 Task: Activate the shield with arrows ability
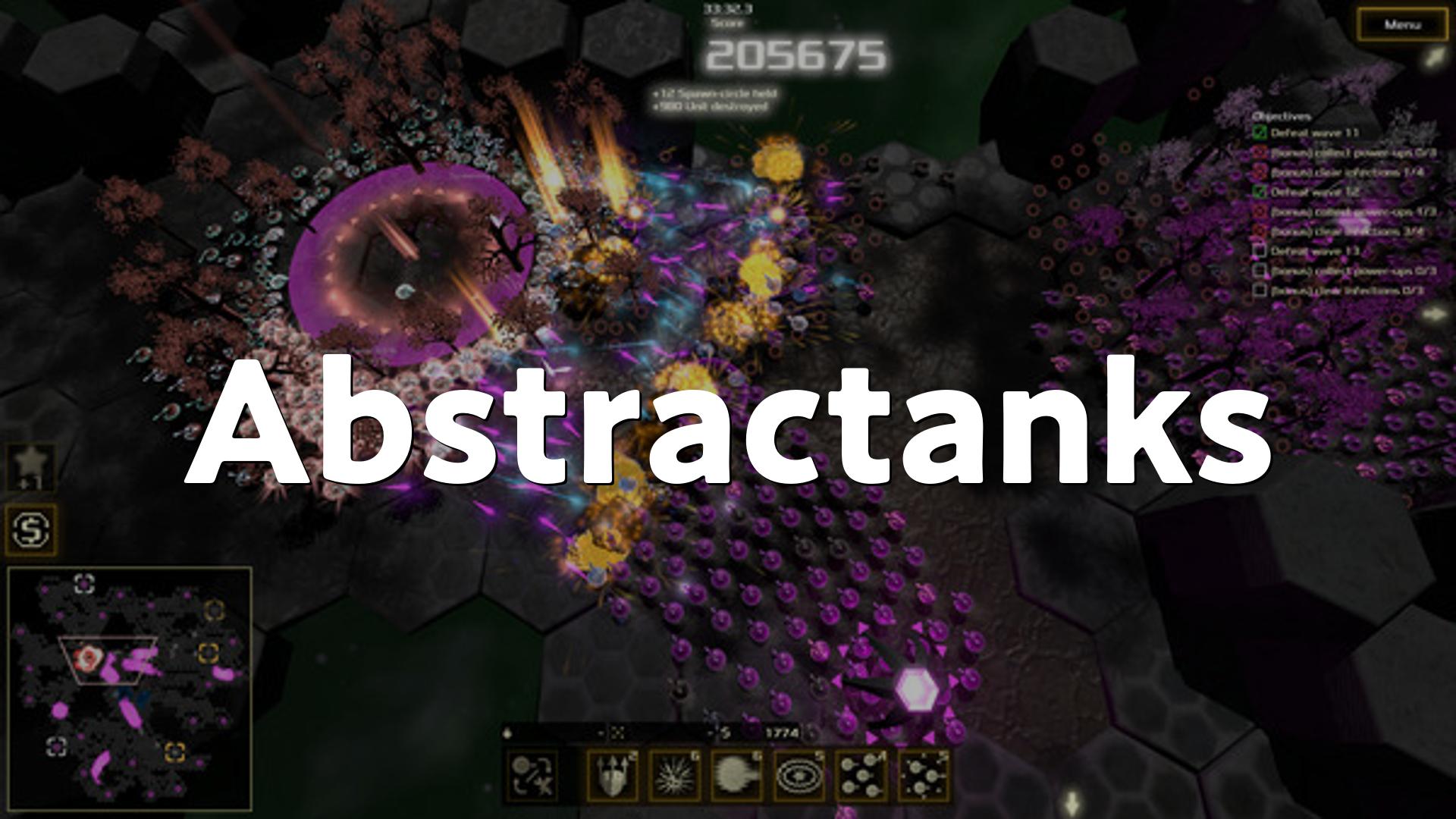pos(612,776)
